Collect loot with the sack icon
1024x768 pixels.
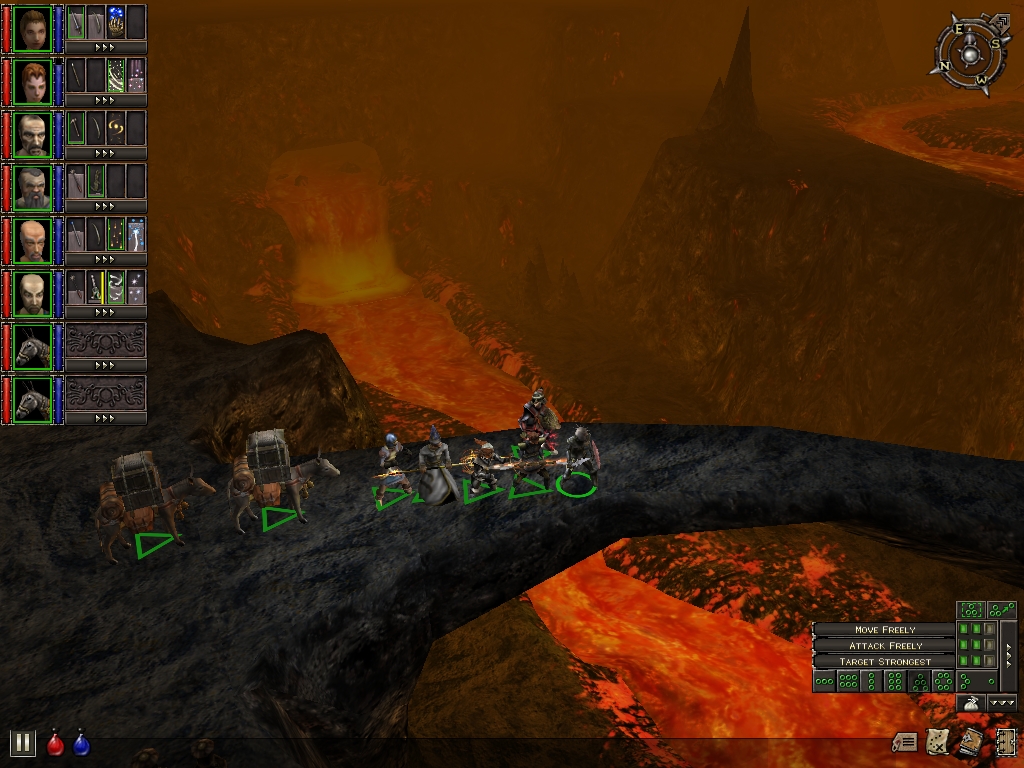coord(971,703)
